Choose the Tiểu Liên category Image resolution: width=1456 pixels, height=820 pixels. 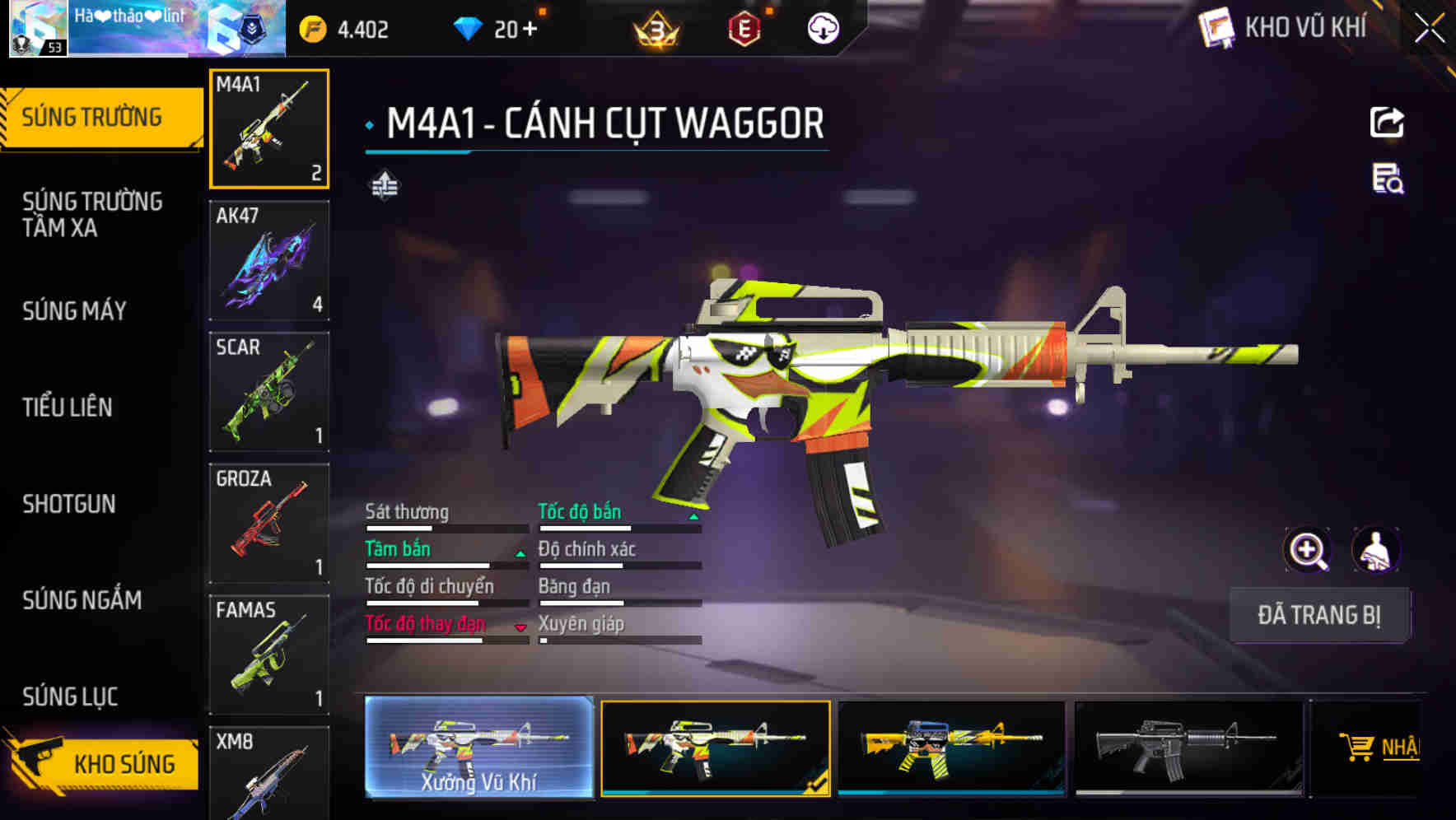coord(68,408)
